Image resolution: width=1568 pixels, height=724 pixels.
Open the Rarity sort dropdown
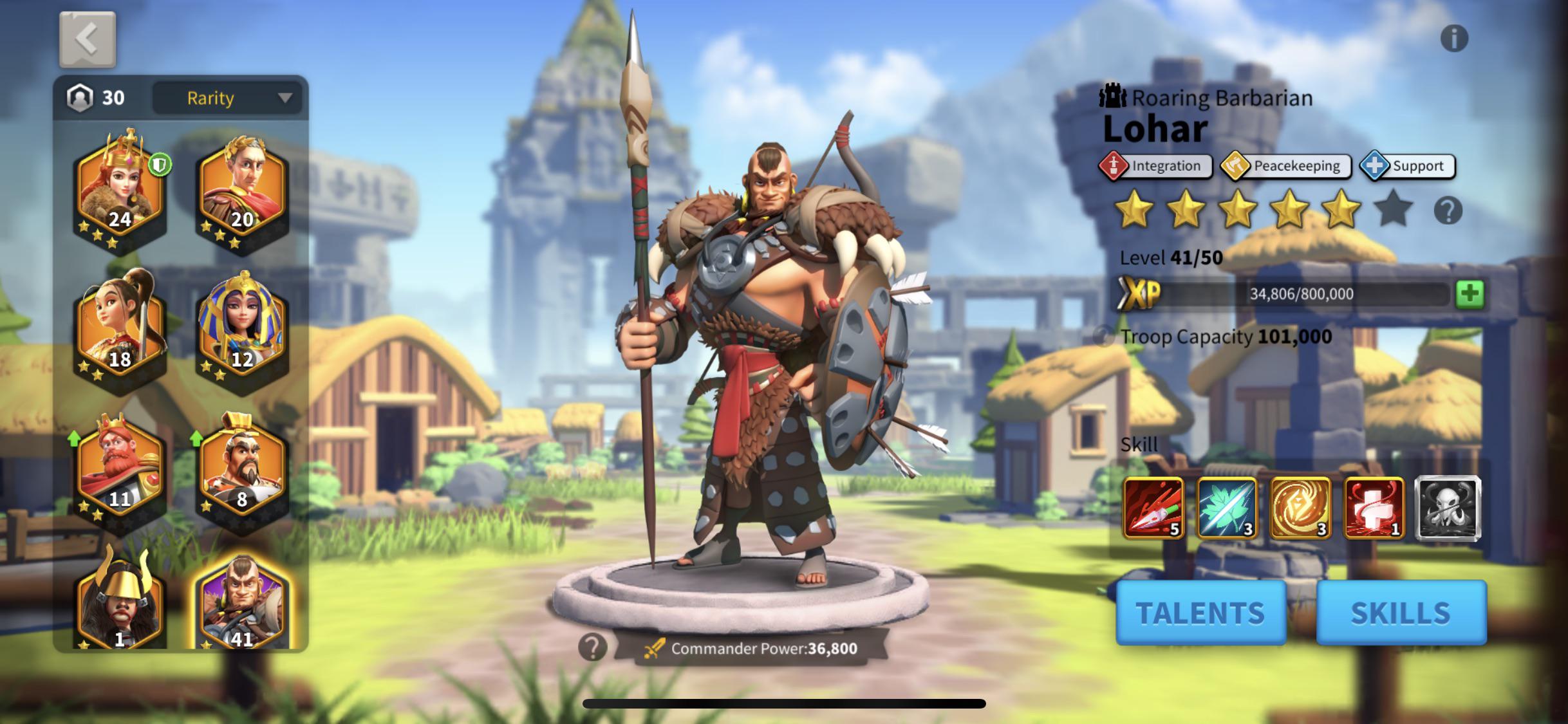pyautogui.click(x=227, y=98)
